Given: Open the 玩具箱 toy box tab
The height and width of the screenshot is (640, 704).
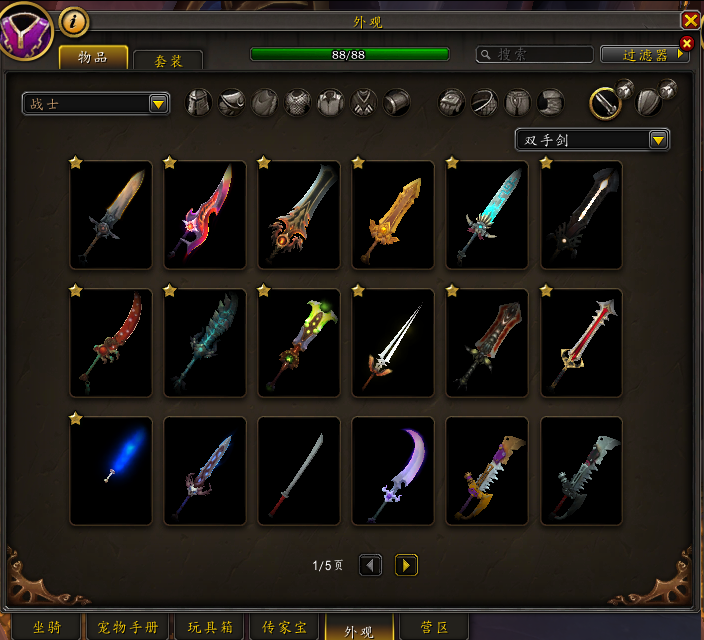Looking at the screenshot, I should tap(210, 628).
